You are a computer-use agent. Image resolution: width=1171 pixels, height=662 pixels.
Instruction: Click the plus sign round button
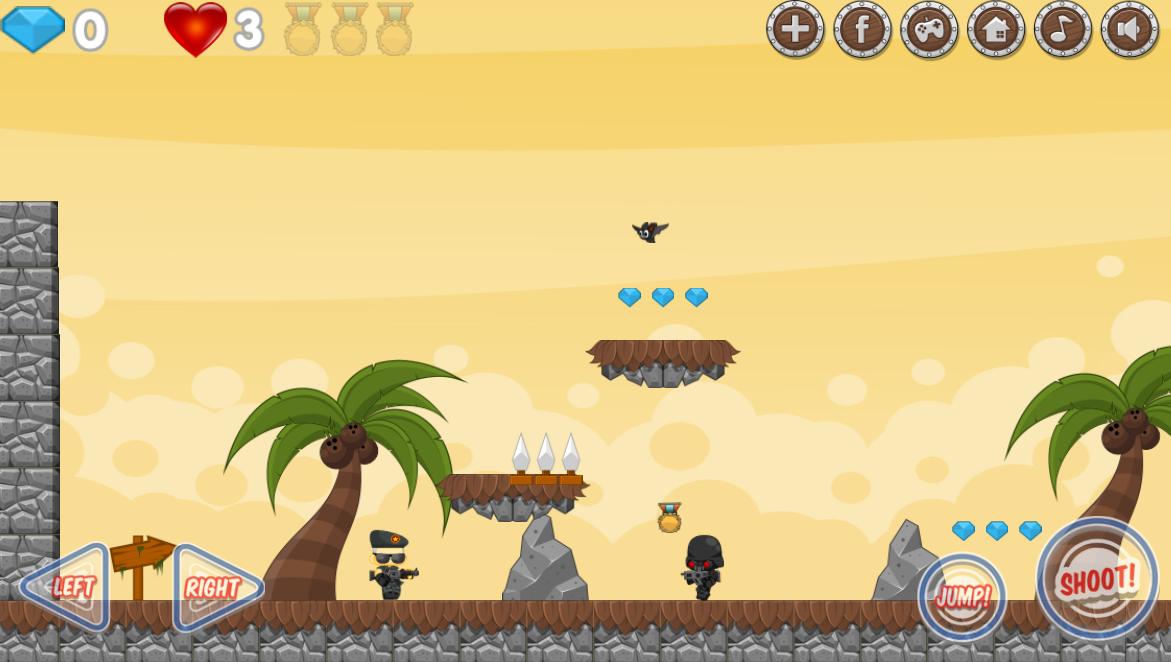point(795,28)
